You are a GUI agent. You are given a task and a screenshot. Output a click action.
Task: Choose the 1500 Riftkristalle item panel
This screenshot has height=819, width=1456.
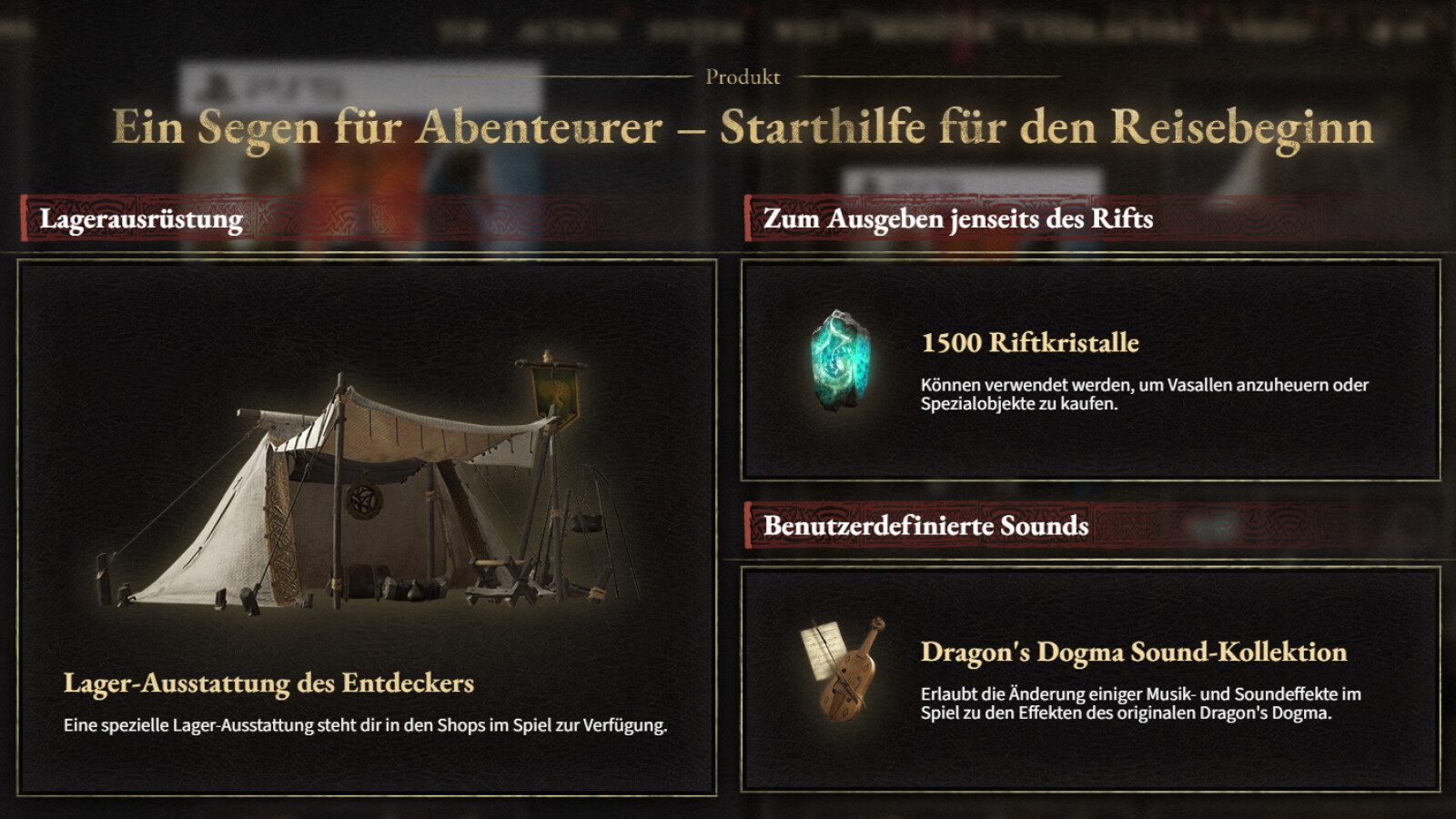[x=1090, y=370]
